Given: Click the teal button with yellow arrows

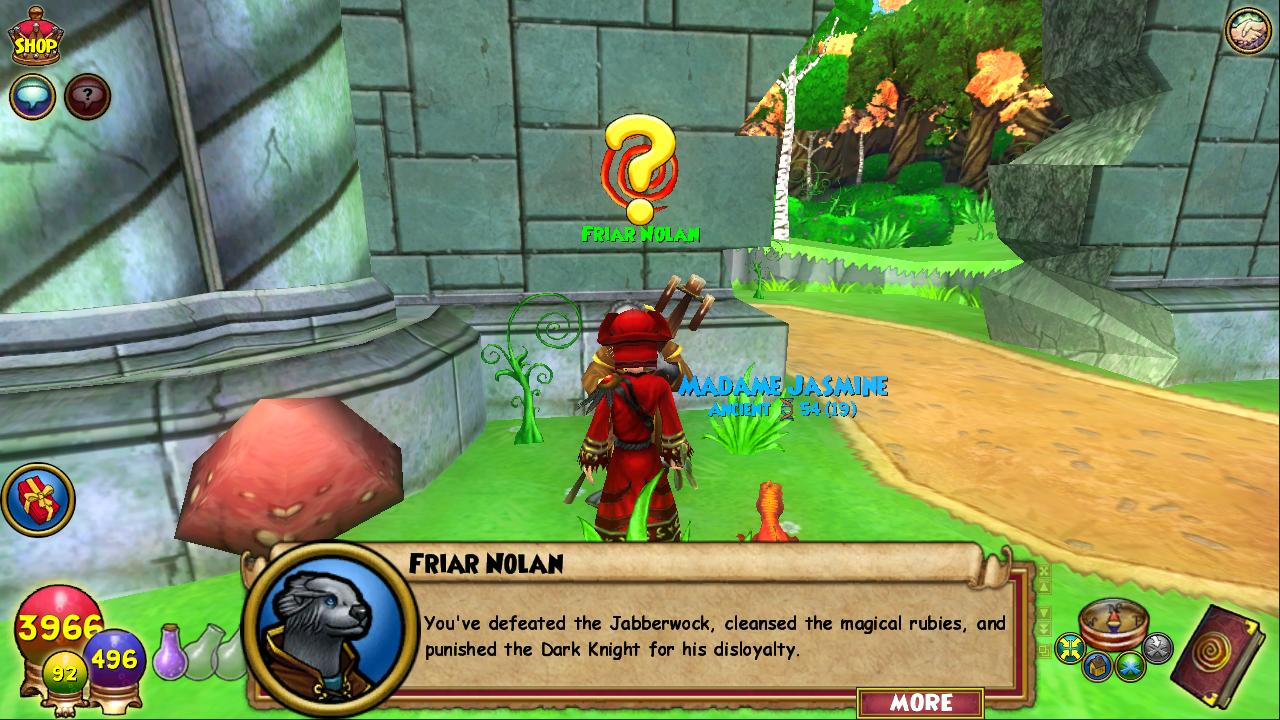Looking at the screenshot, I should pos(1071,649).
